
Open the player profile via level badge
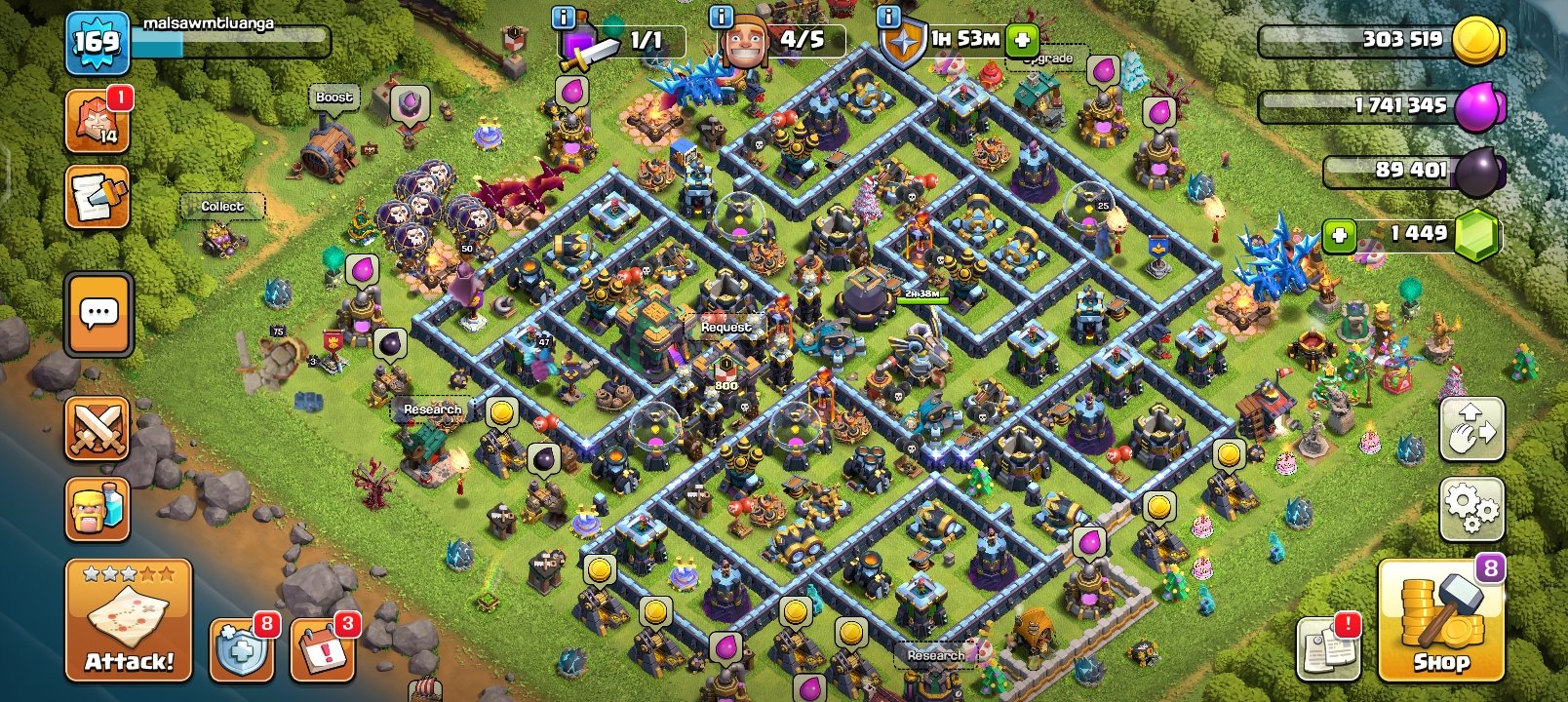(98, 41)
